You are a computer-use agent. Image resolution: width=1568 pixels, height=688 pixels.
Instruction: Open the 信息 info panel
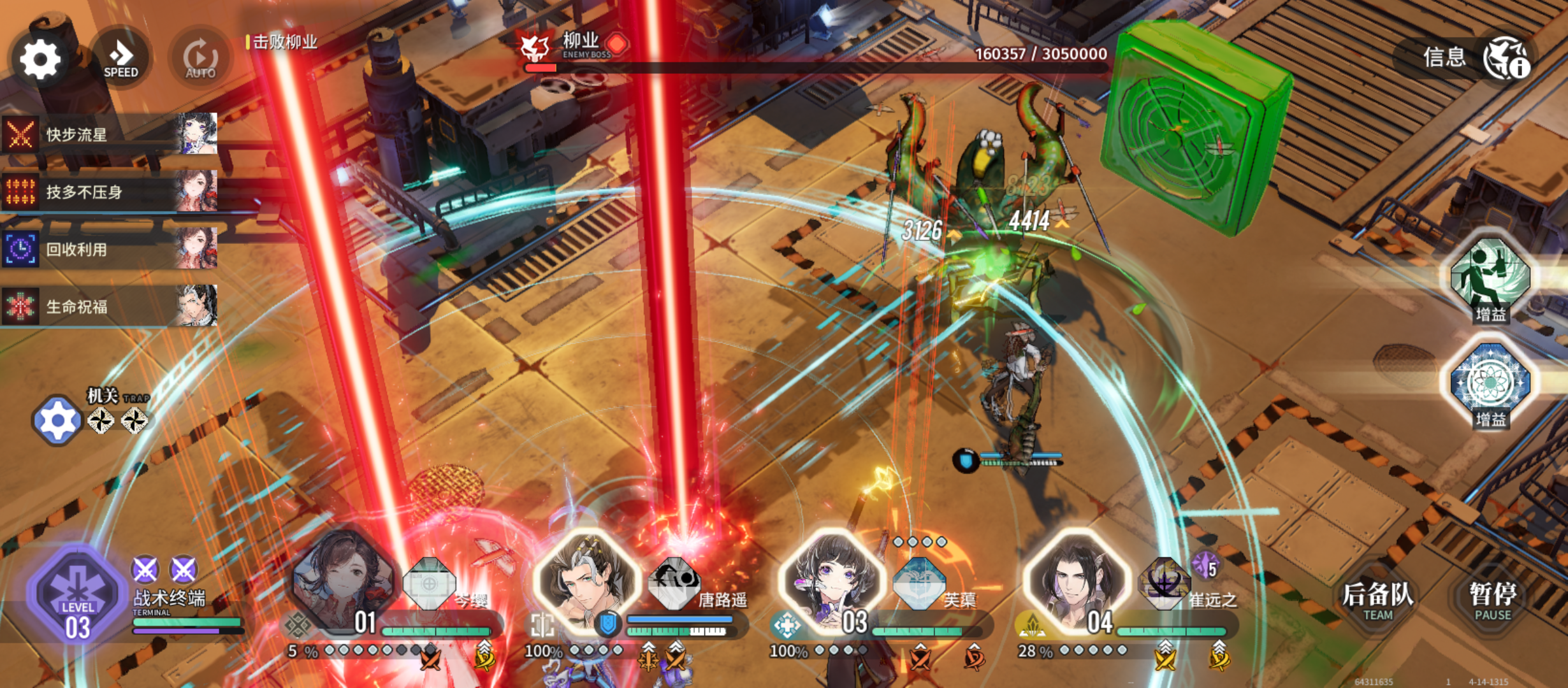[x=1466, y=59]
